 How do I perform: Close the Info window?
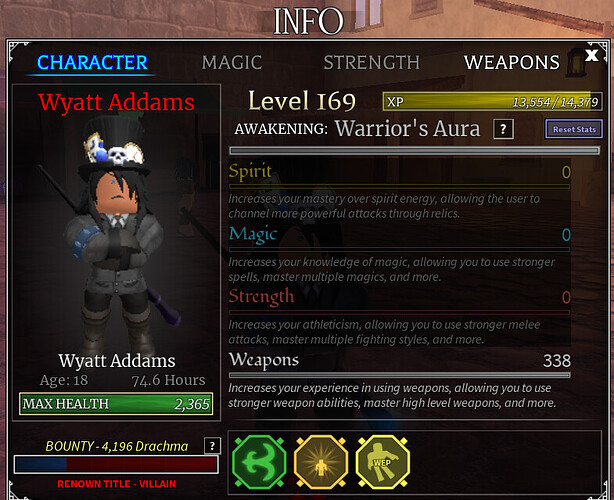592,56
